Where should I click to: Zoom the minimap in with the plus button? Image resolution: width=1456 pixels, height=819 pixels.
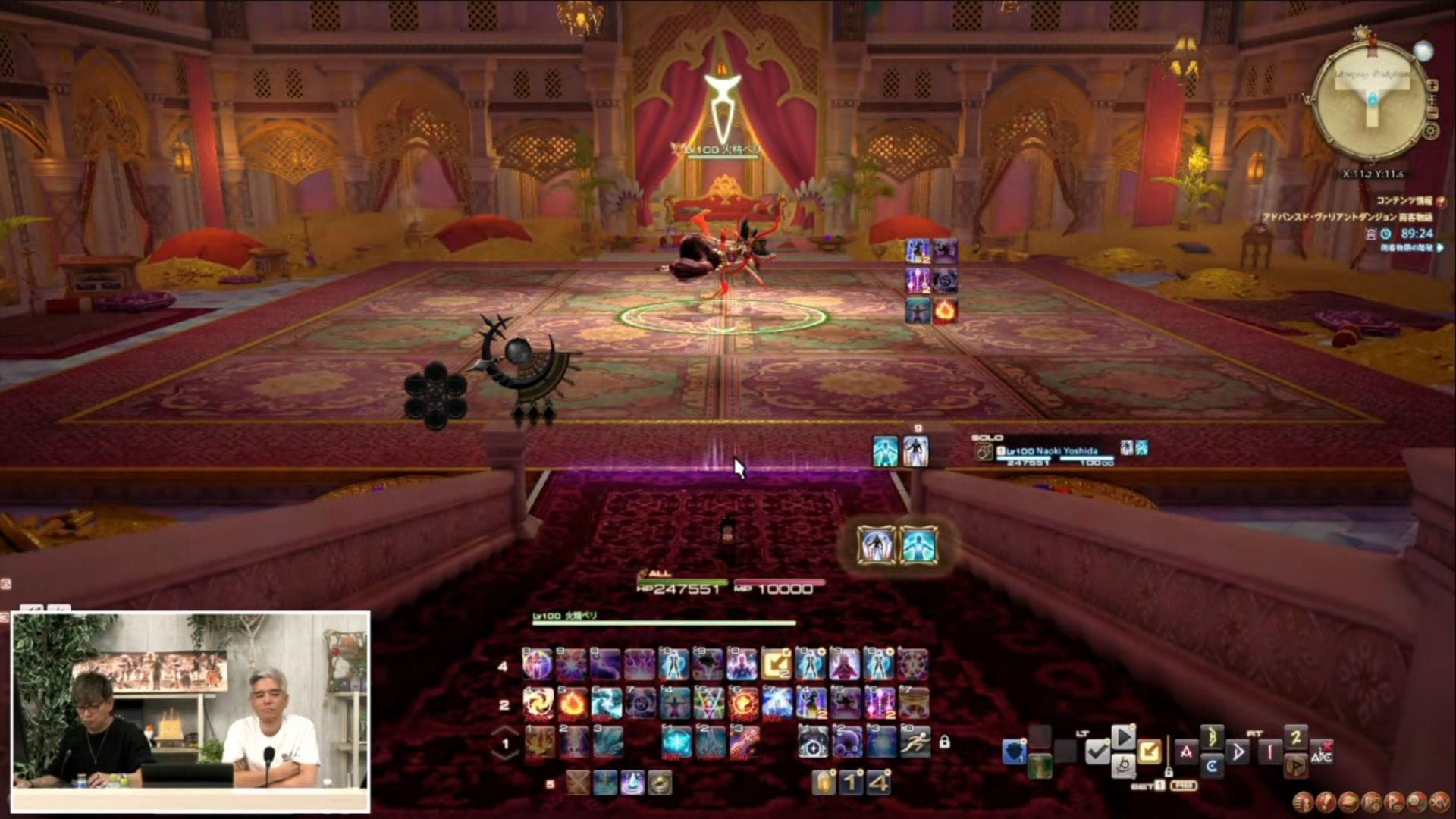coord(1432,85)
